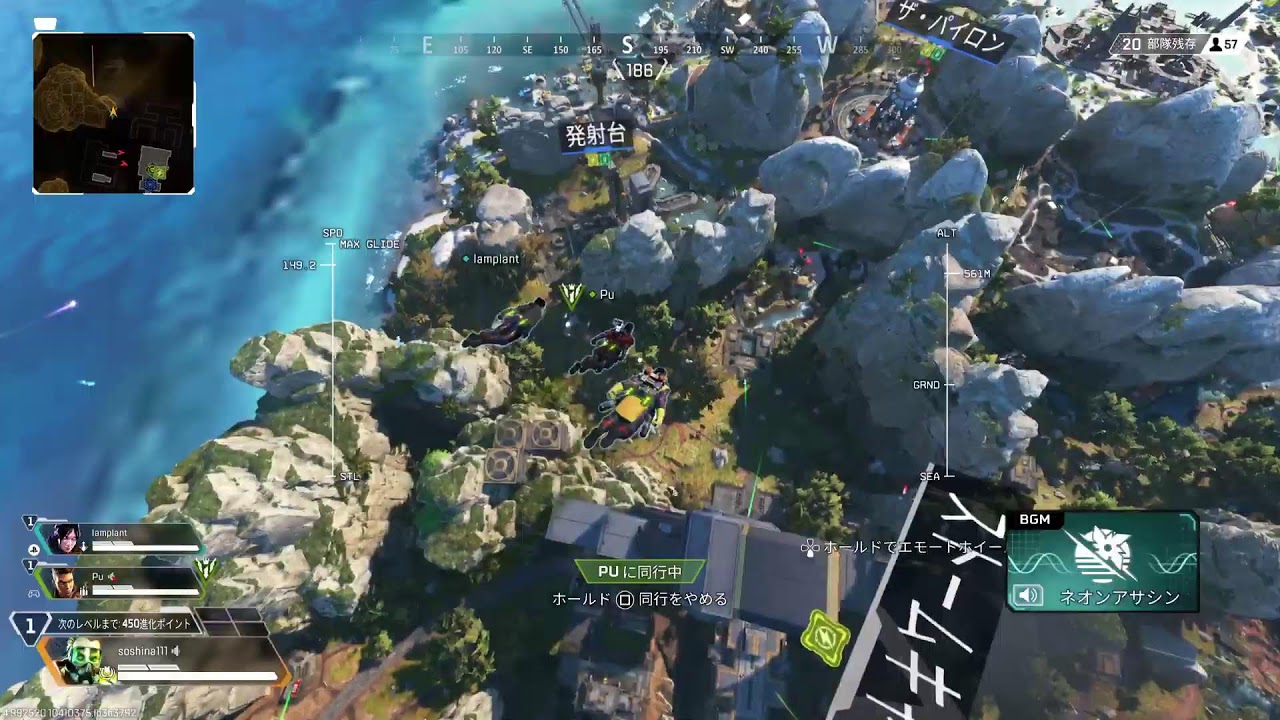Mute the Pu teammate speaker icon
This screenshot has width=1280, height=720.
(110, 576)
